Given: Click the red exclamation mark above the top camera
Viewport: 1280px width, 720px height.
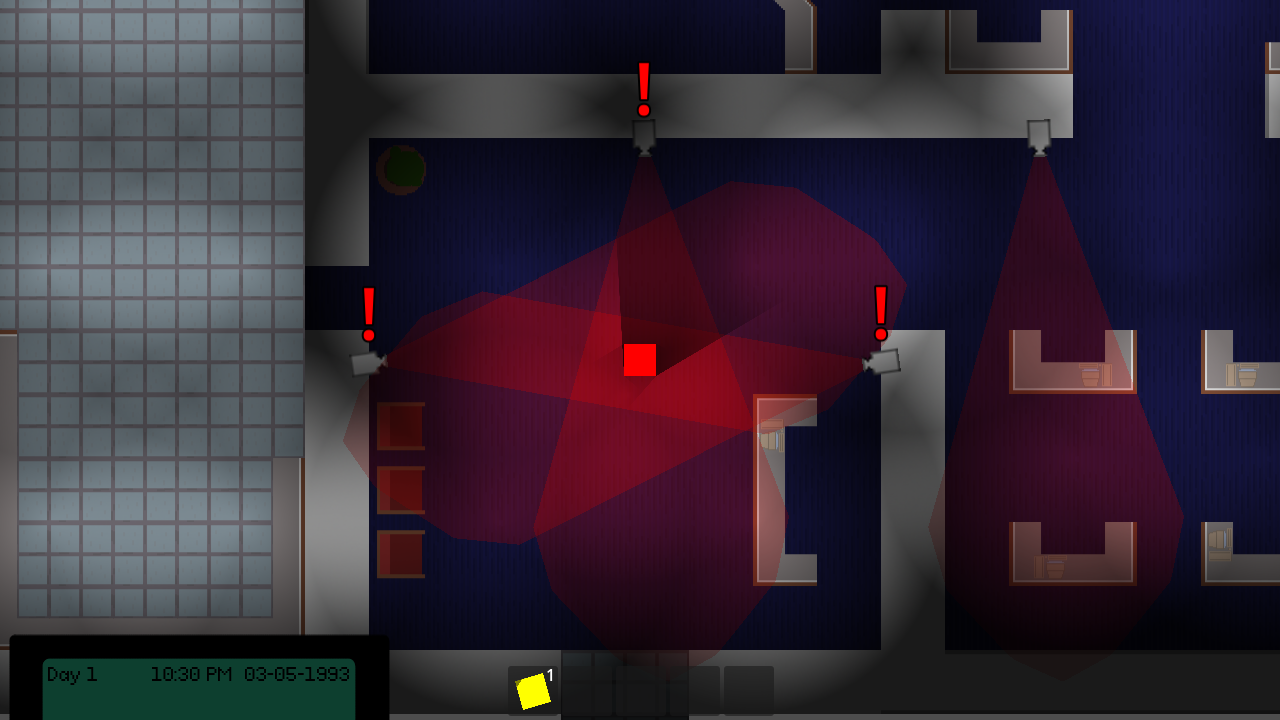Looking at the screenshot, I should [x=644, y=85].
